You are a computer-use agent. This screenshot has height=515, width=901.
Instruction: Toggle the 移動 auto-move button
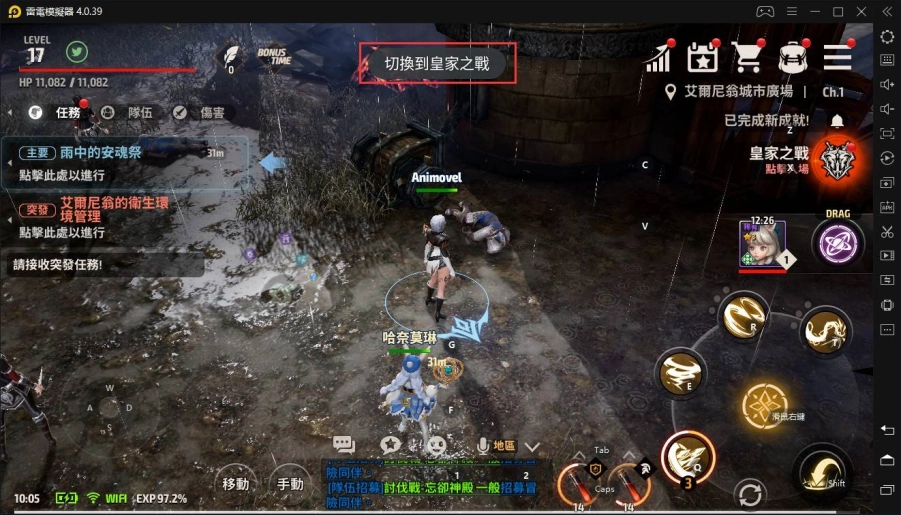point(236,483)
